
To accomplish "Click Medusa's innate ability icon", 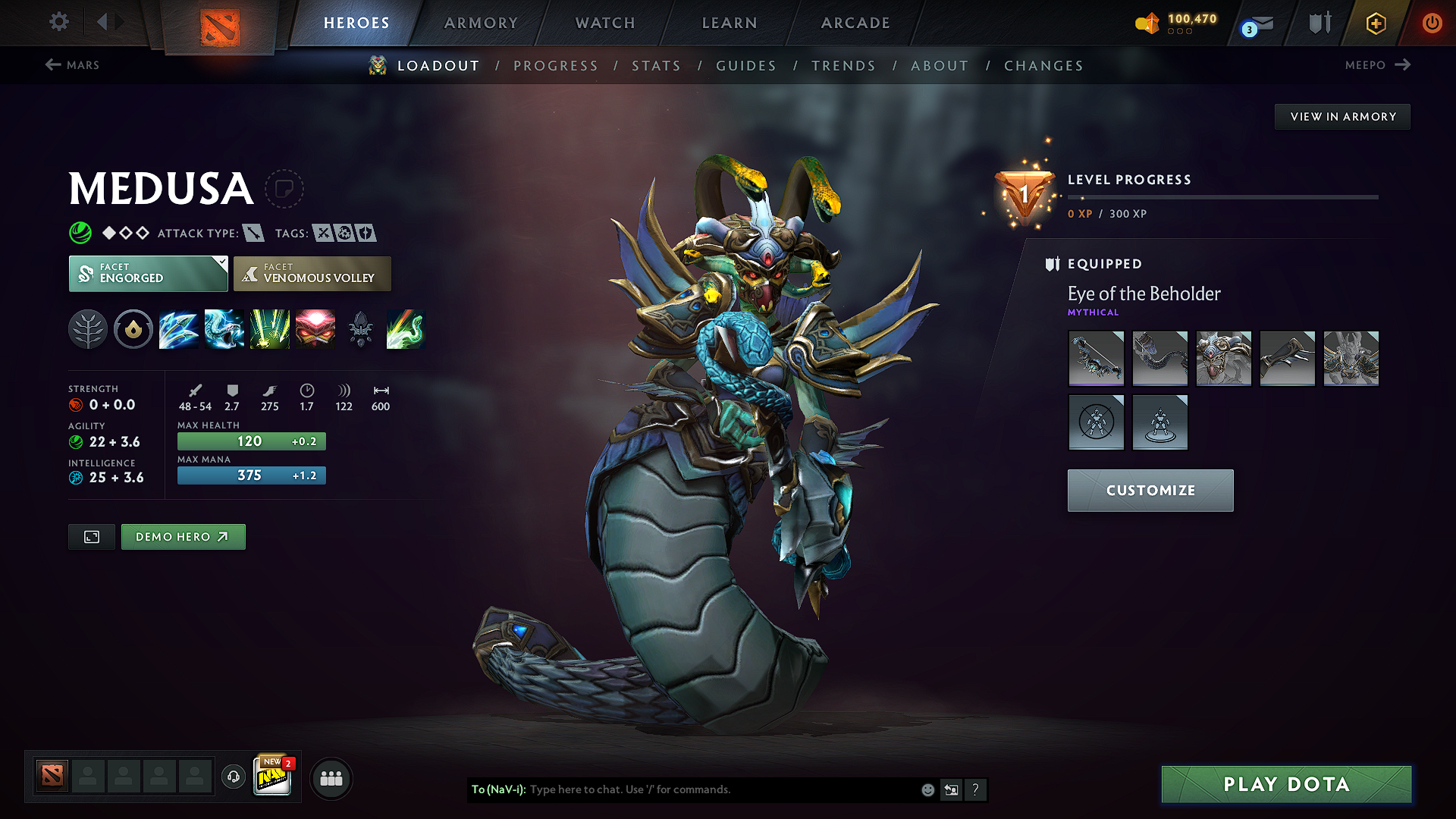I will [133, 329].
